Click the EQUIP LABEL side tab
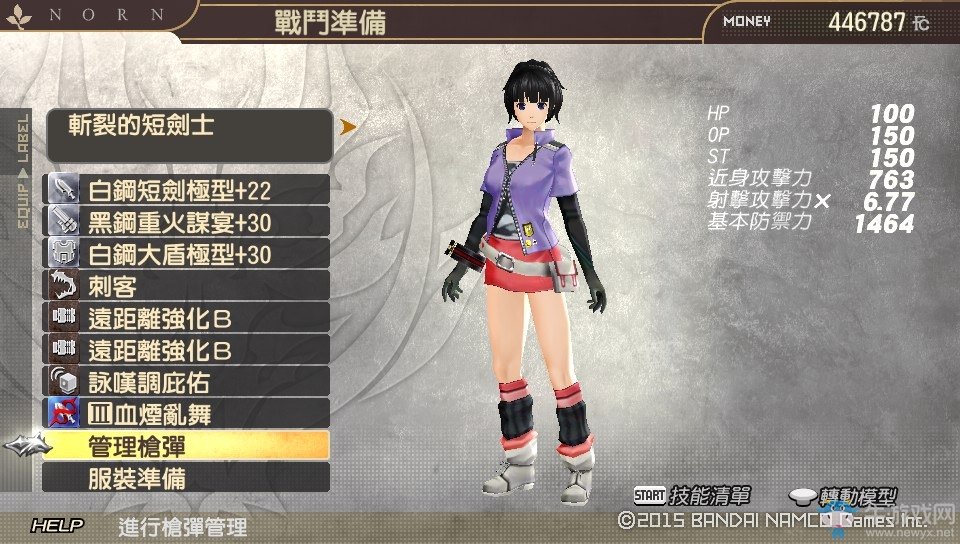 (x=23, y=170)
